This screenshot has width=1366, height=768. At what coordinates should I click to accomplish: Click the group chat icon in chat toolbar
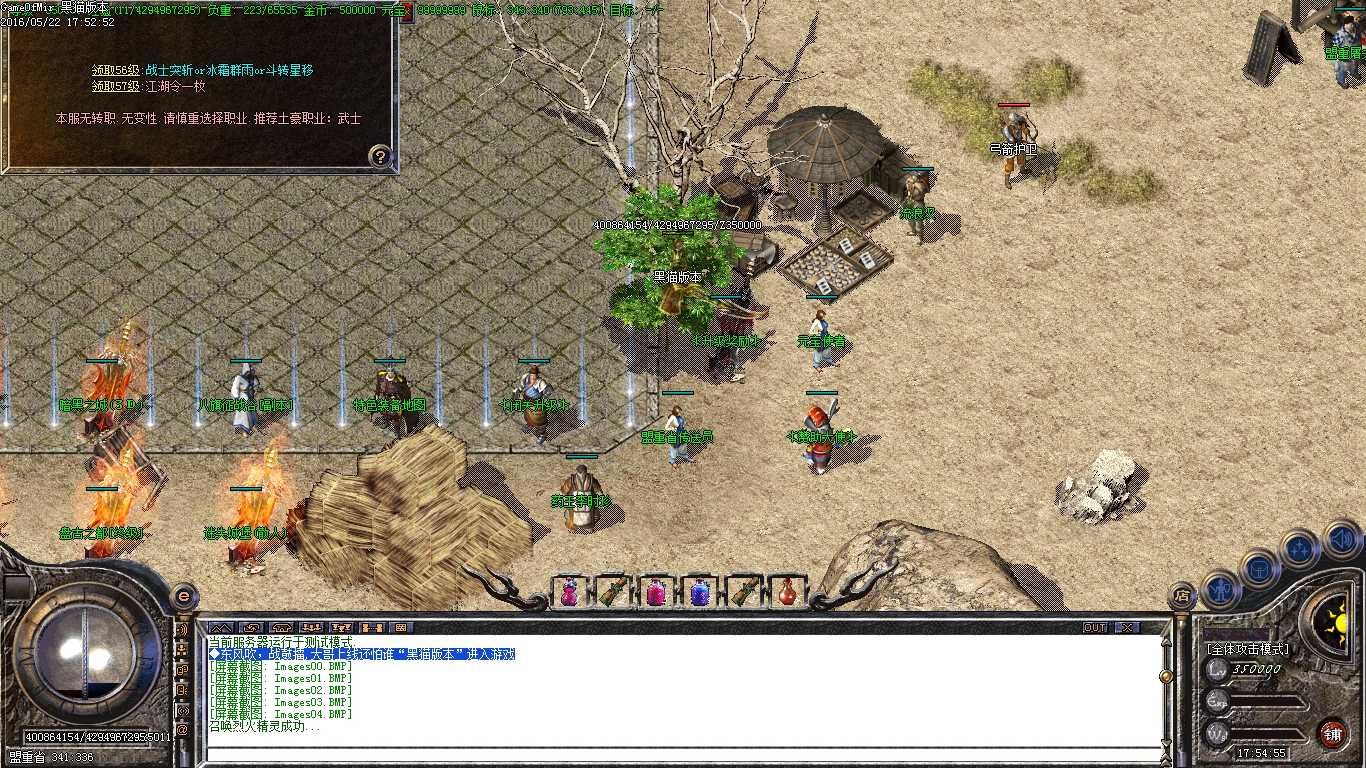click(312, 627)
